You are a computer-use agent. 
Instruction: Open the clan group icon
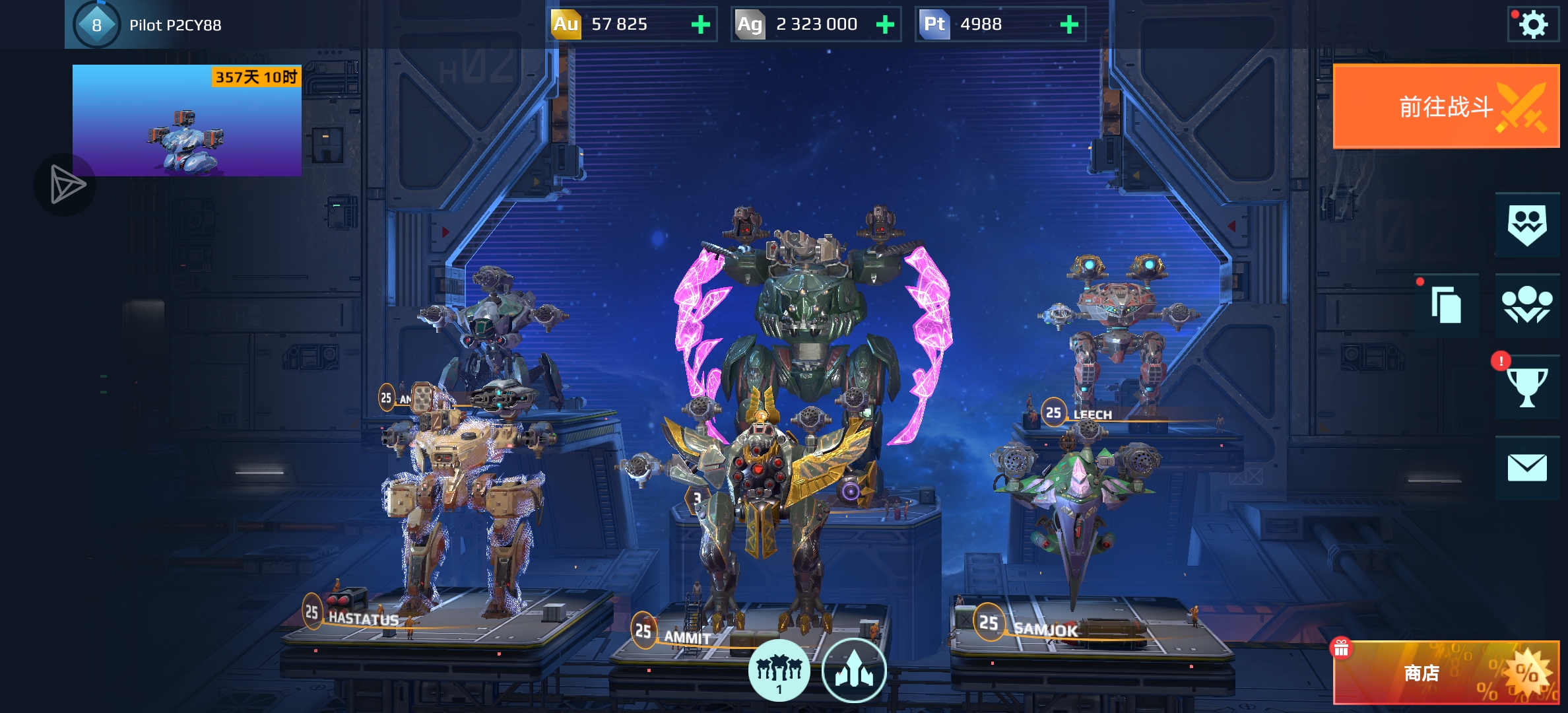coord(1526,306)
